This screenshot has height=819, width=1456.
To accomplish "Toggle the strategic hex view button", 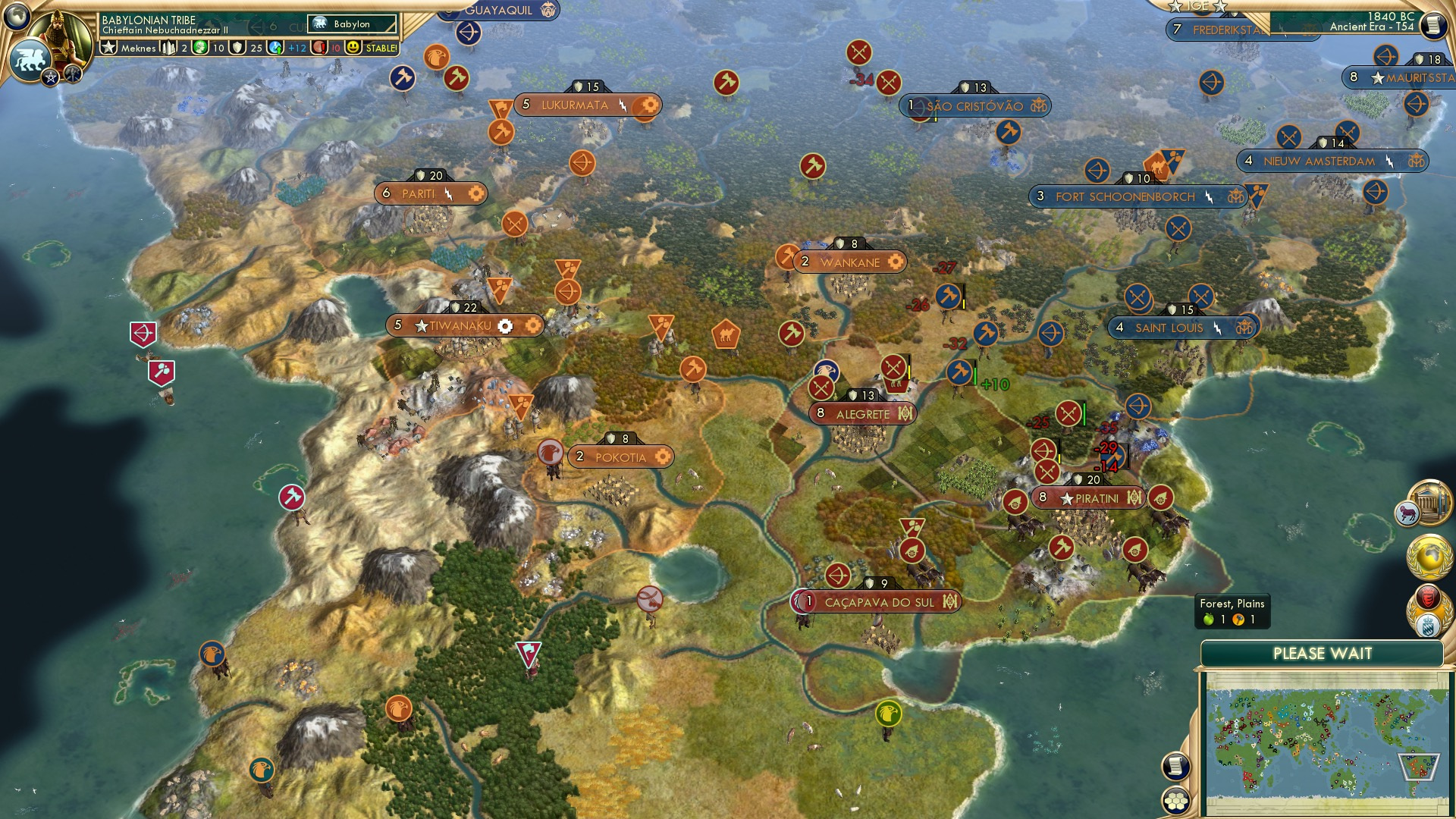I will coord(1175,801).
